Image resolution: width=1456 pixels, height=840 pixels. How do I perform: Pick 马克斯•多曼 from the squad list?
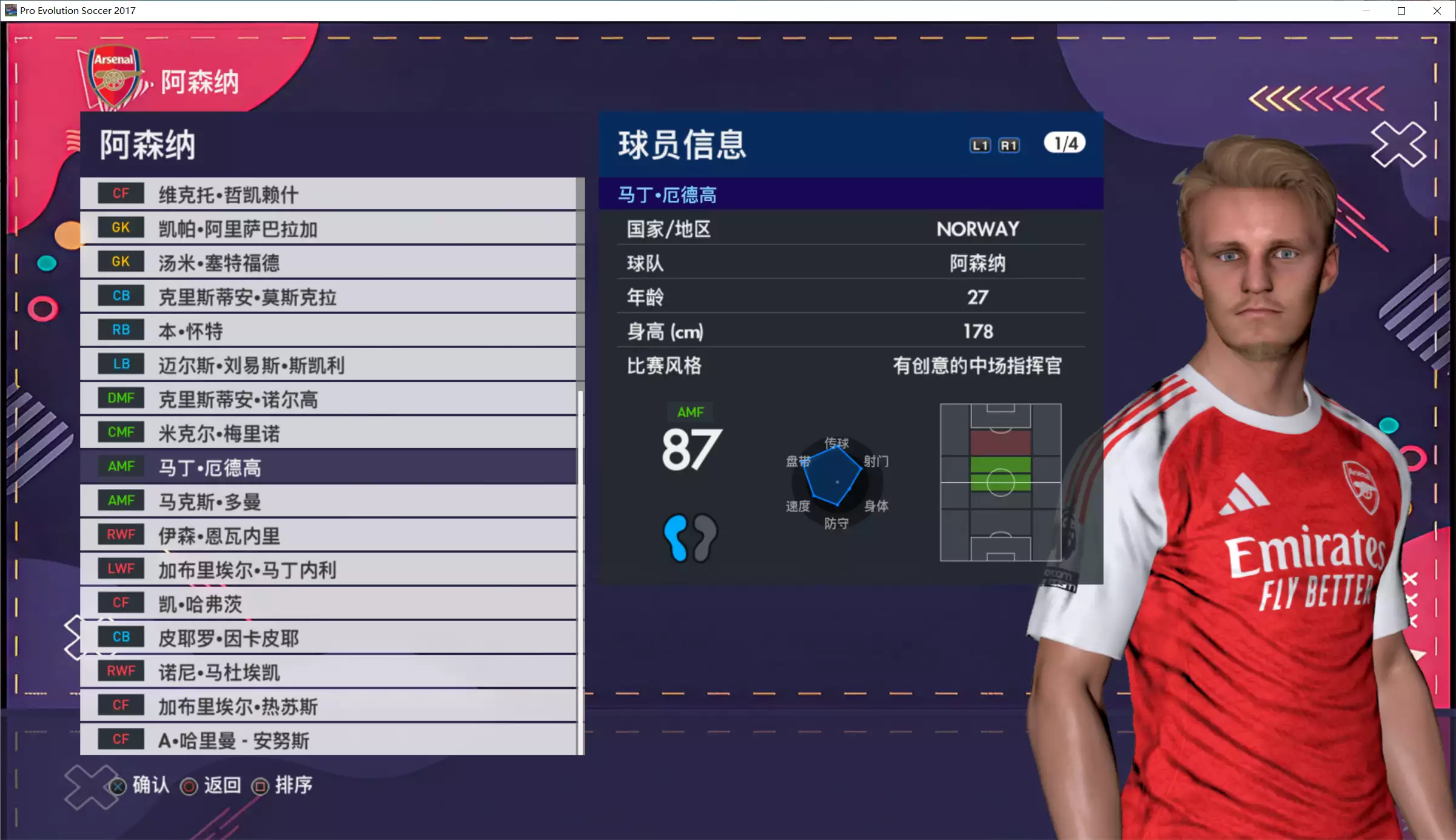click(x=327, y=501)
